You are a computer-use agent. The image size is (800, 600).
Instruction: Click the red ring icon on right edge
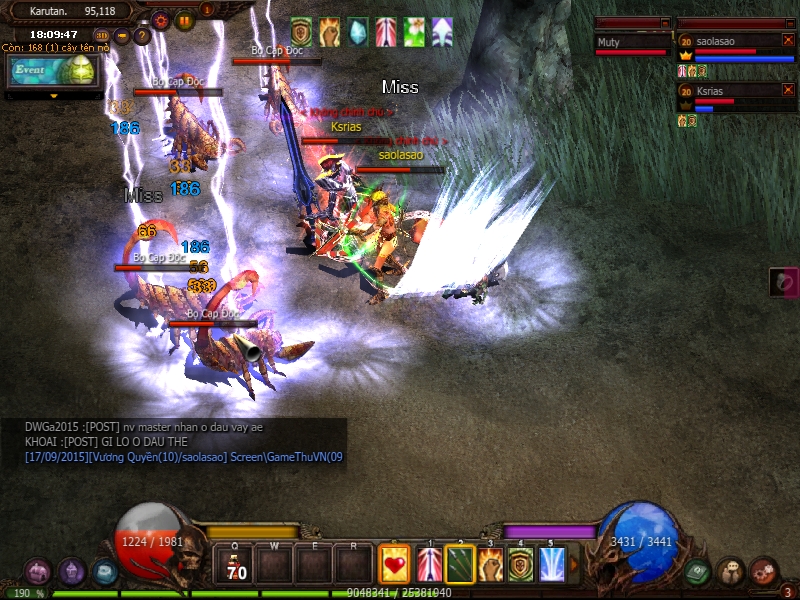783,282
